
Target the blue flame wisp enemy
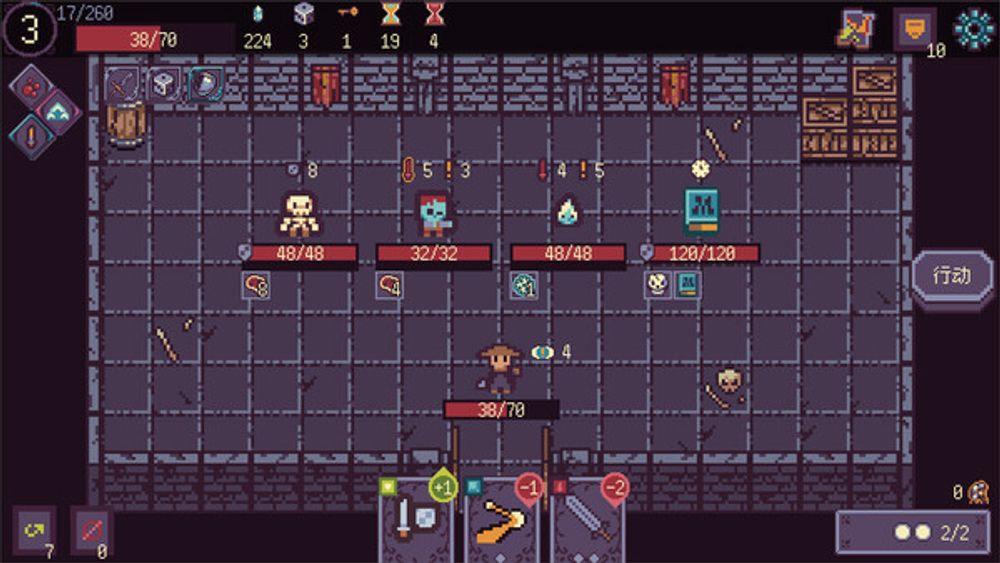point(568,211)
